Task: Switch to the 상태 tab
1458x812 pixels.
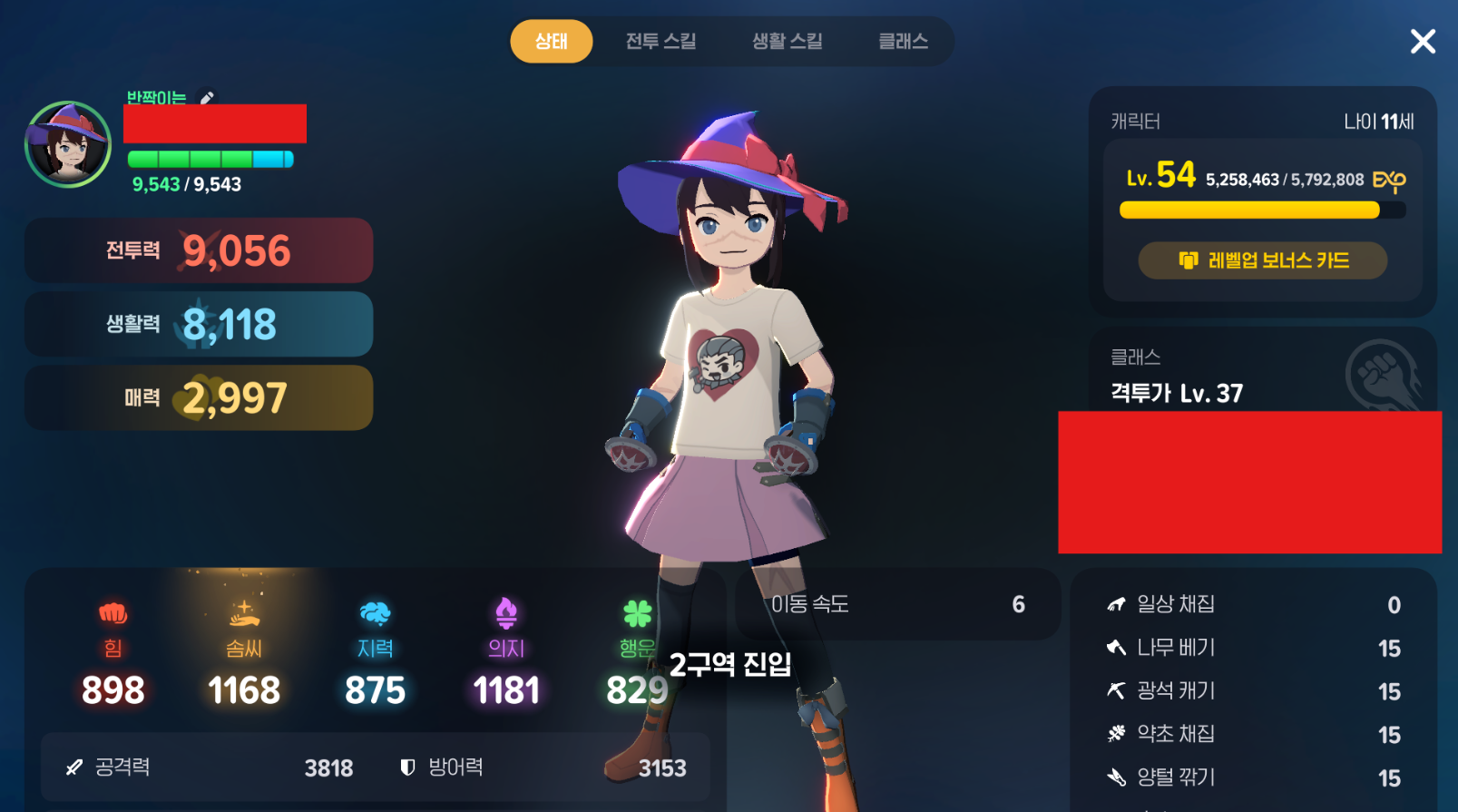Action: point(551,42)
